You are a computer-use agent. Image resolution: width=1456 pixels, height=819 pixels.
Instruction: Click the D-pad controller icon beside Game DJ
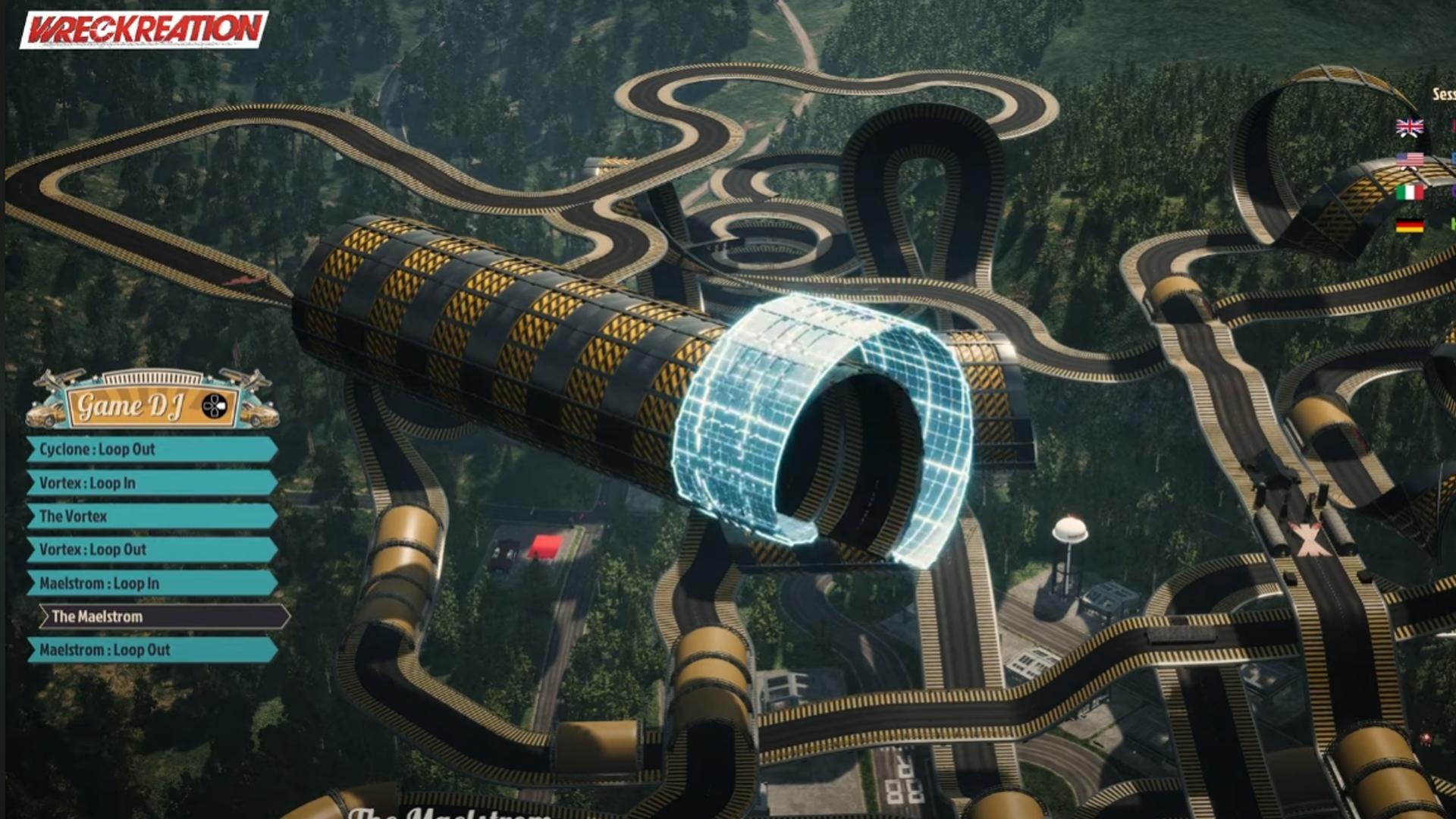tap(214, 406)
